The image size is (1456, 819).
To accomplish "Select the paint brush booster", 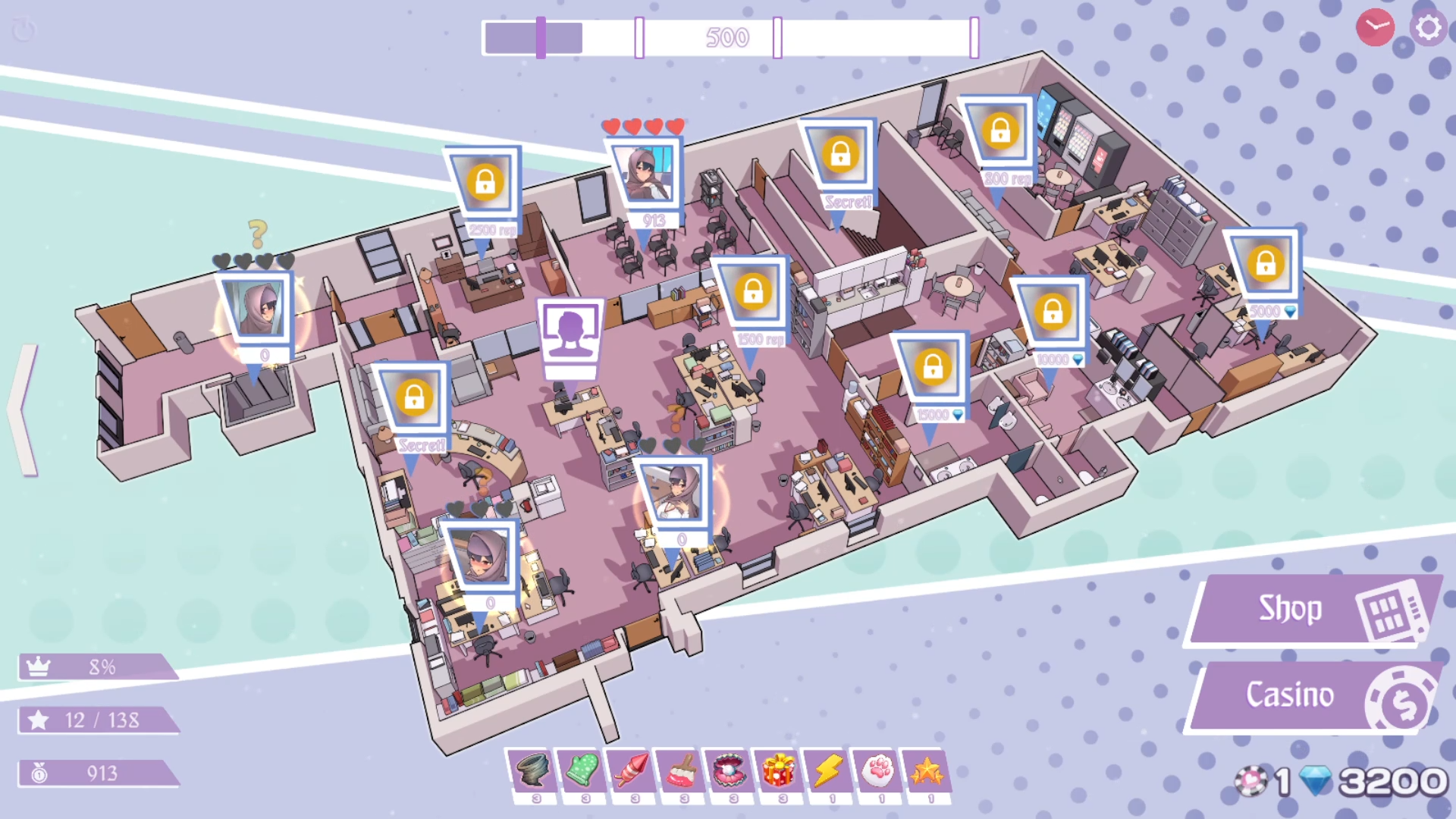I will pyautogui.click(x=681, y=770).
